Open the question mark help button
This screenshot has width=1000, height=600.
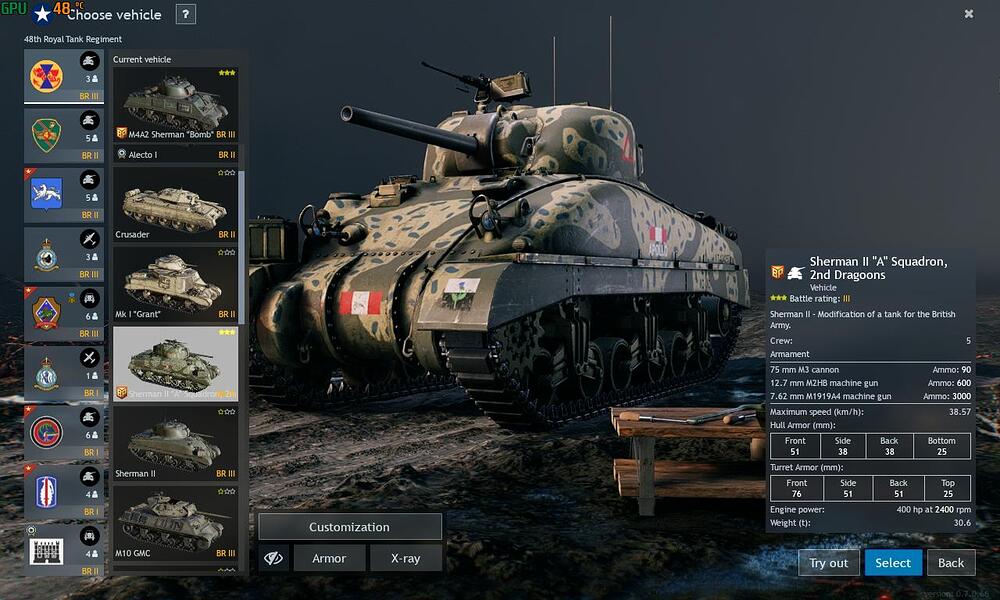(185, 14)
